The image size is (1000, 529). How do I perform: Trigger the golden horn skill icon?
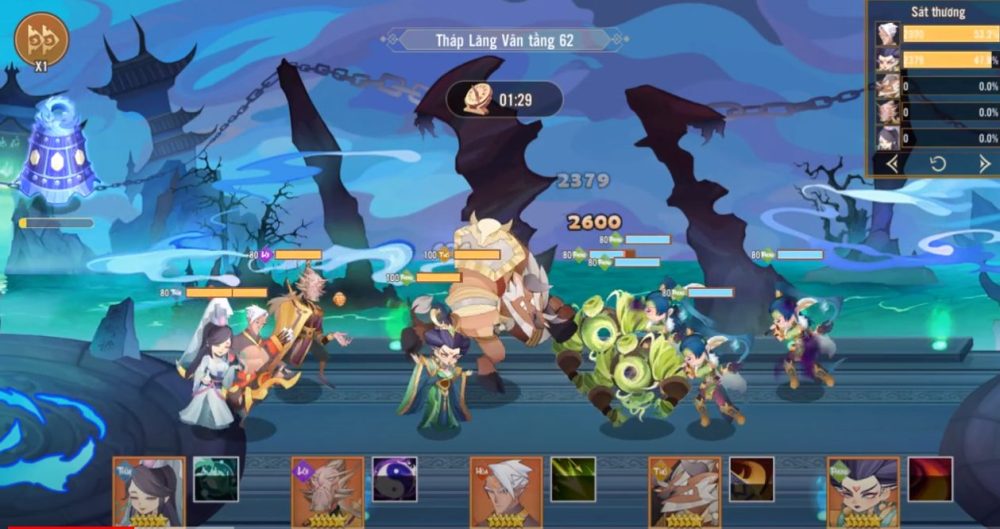751,479
